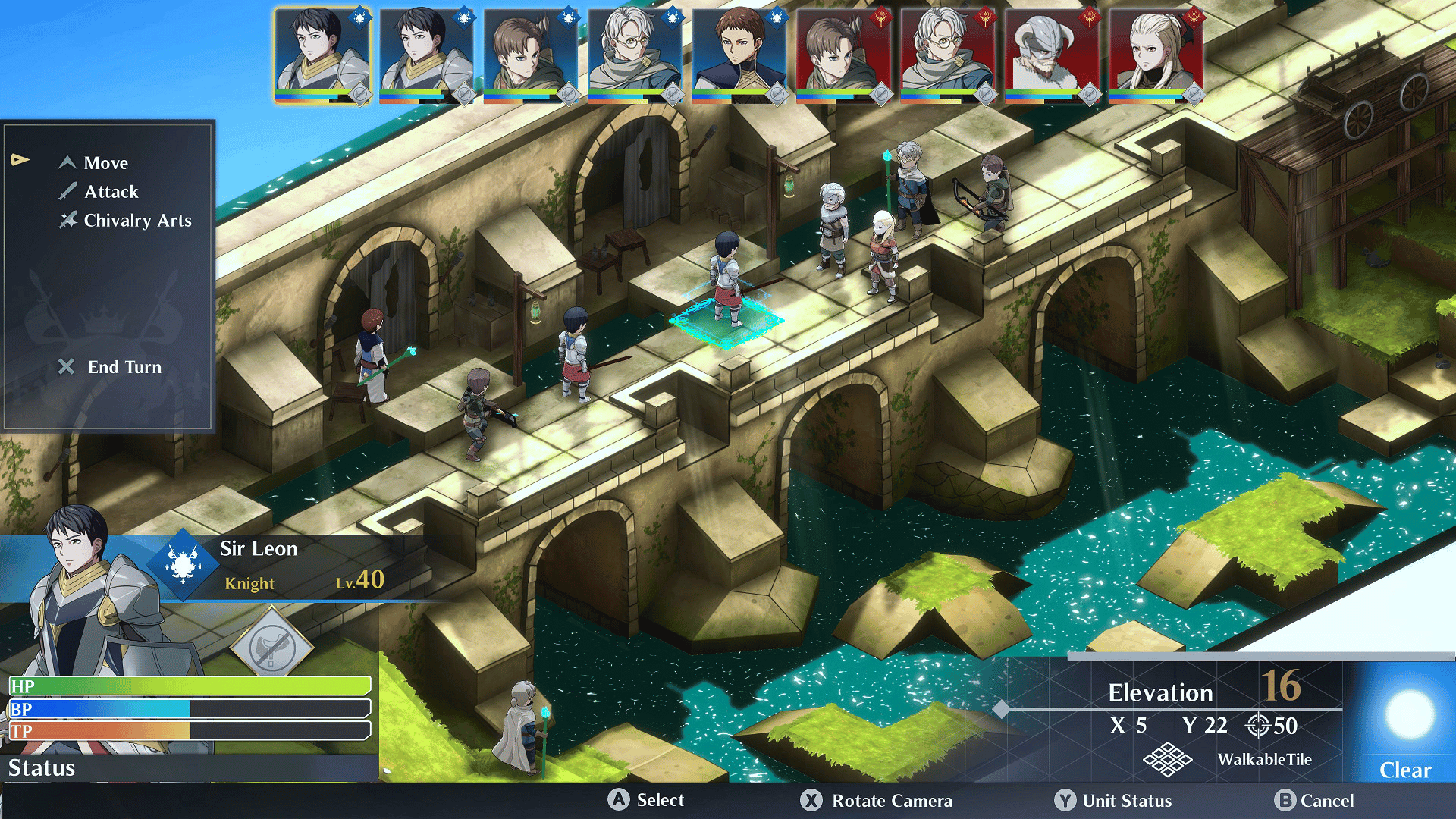Select the glowing cyan tile under Sir Leon

click(726, 322)
